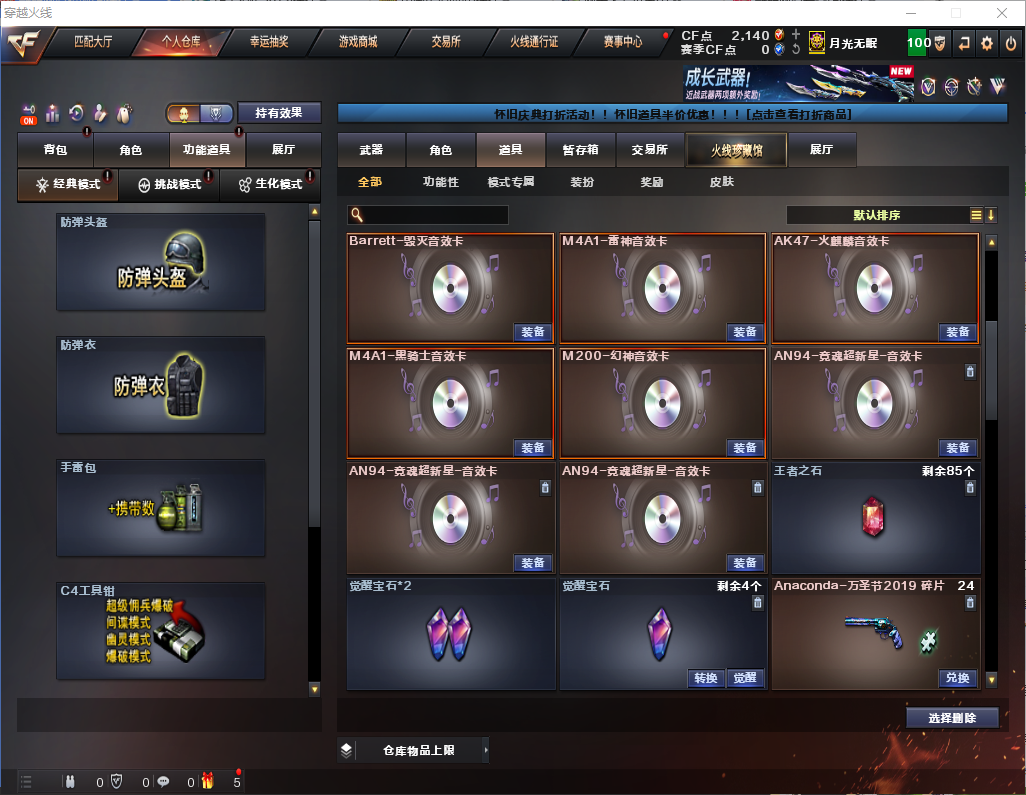Open the 幸运抽奖 lucky draw page
Viewport: 1026px width, 795px height.
tap(269, 42)
